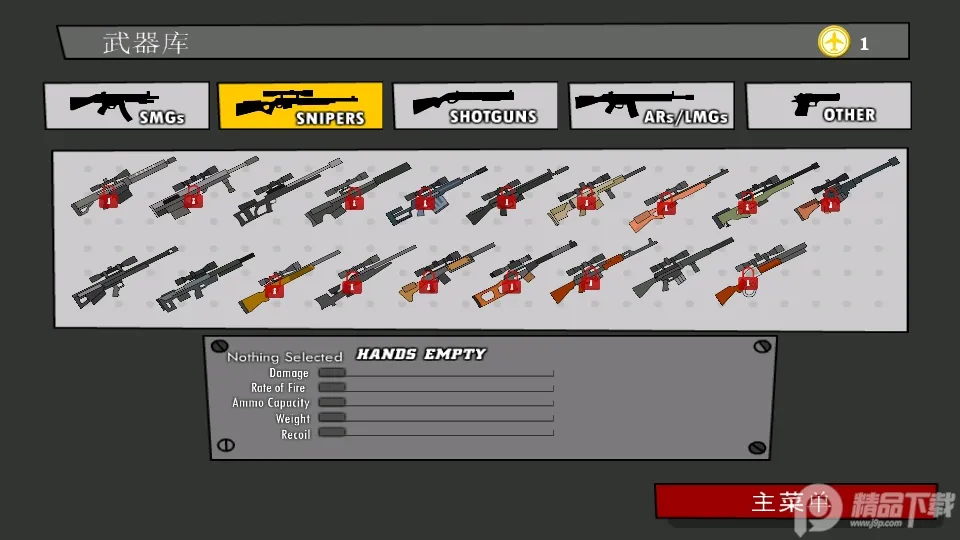Switch to the SMGs weapon tab
This screenshot has width=960, height=540.
[126, 106]
